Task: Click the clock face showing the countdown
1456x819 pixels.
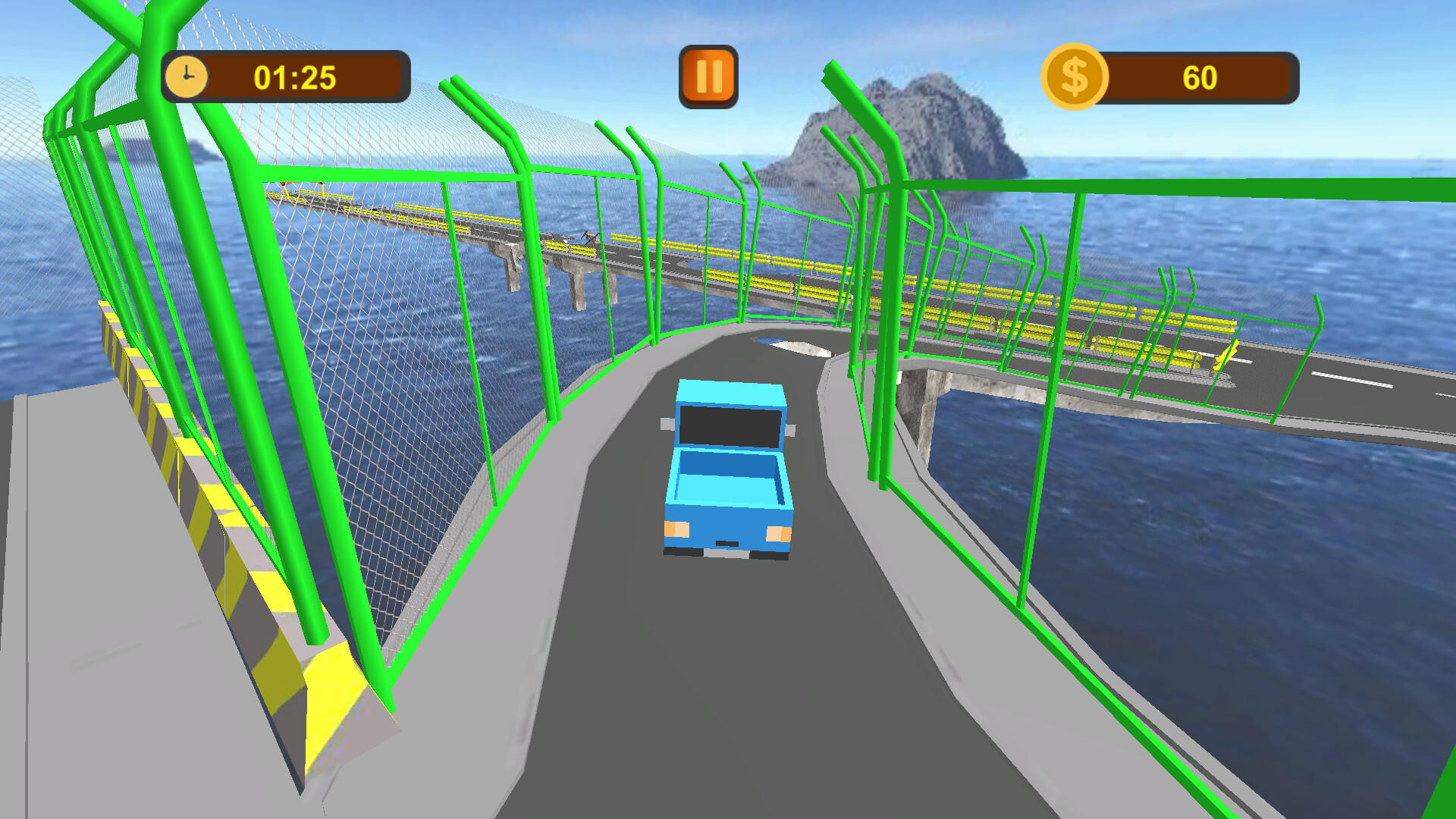Action: (187, 75)
